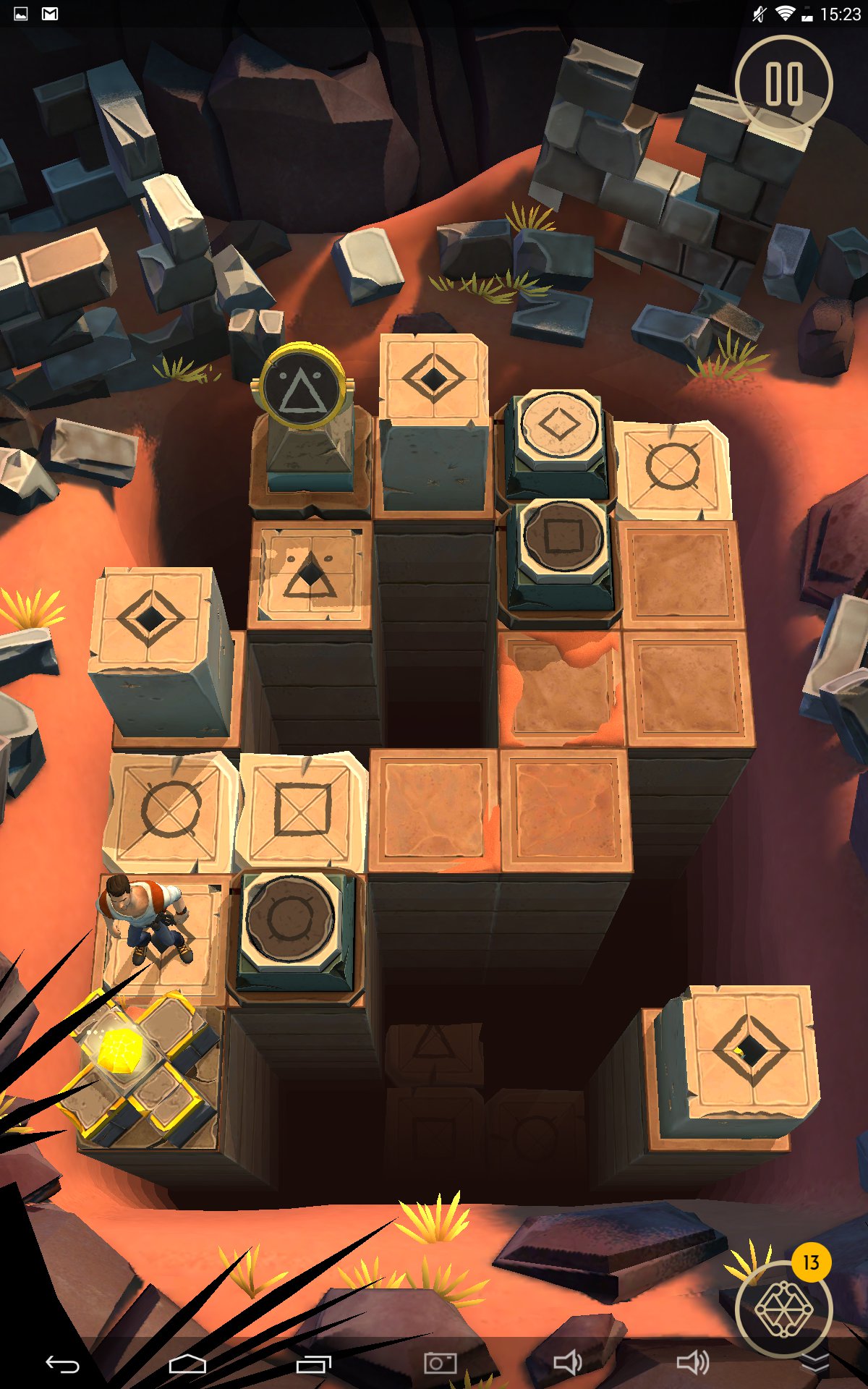The height and width of the screenshot is (1389, 868).
Task: Tap the Android back arrow
Action: 62,1364
